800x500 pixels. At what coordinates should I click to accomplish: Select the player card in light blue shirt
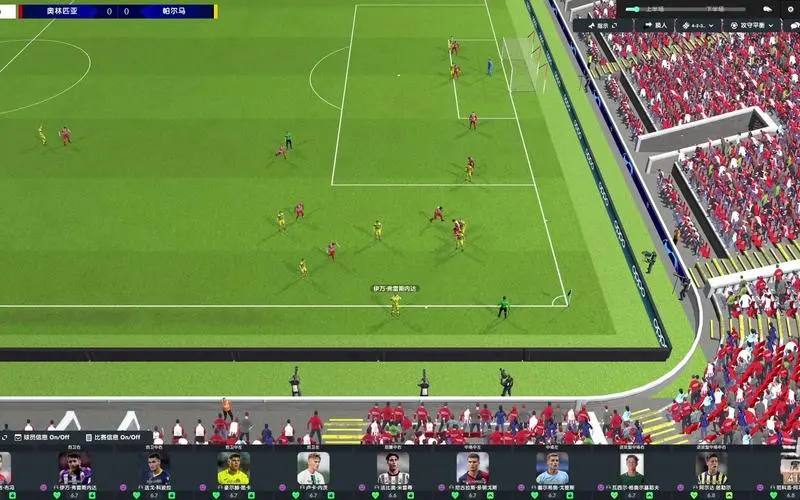[x=552, y=469]
